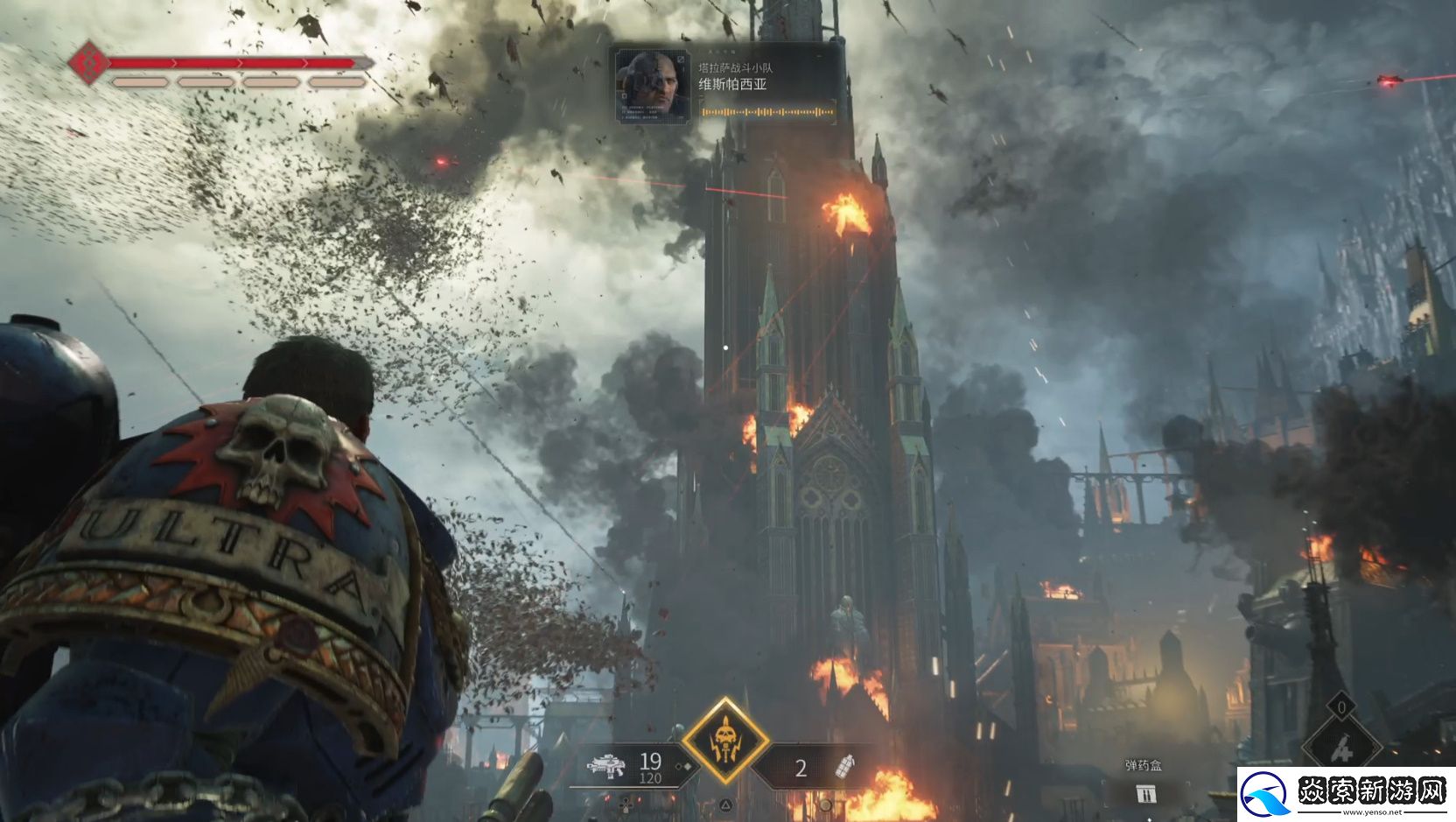Select the bolt rifle weapon icon
1456x822 pixels.
tap(606, 767)
